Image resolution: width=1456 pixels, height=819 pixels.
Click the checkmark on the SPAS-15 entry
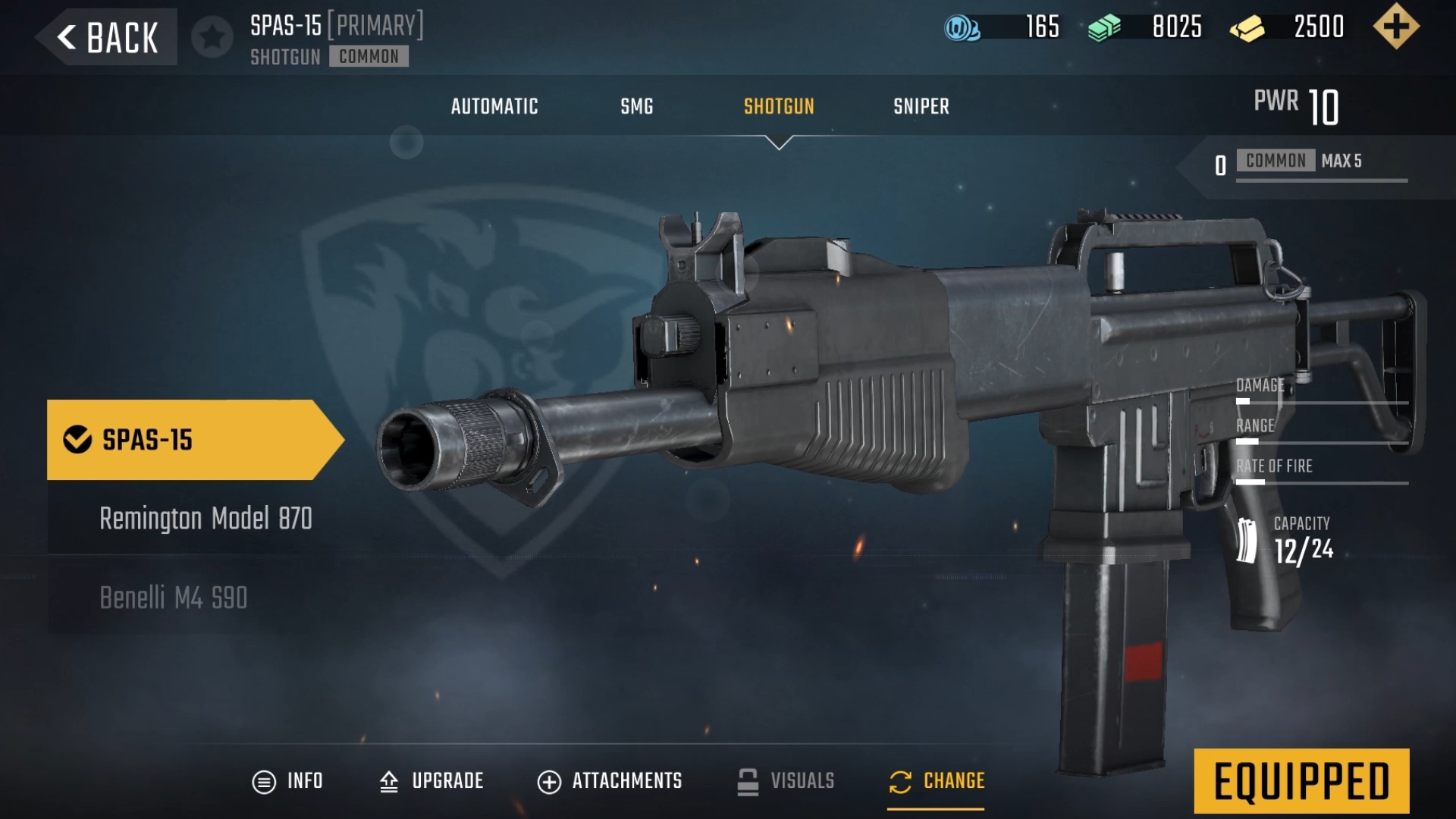click(x=74, y=438)
